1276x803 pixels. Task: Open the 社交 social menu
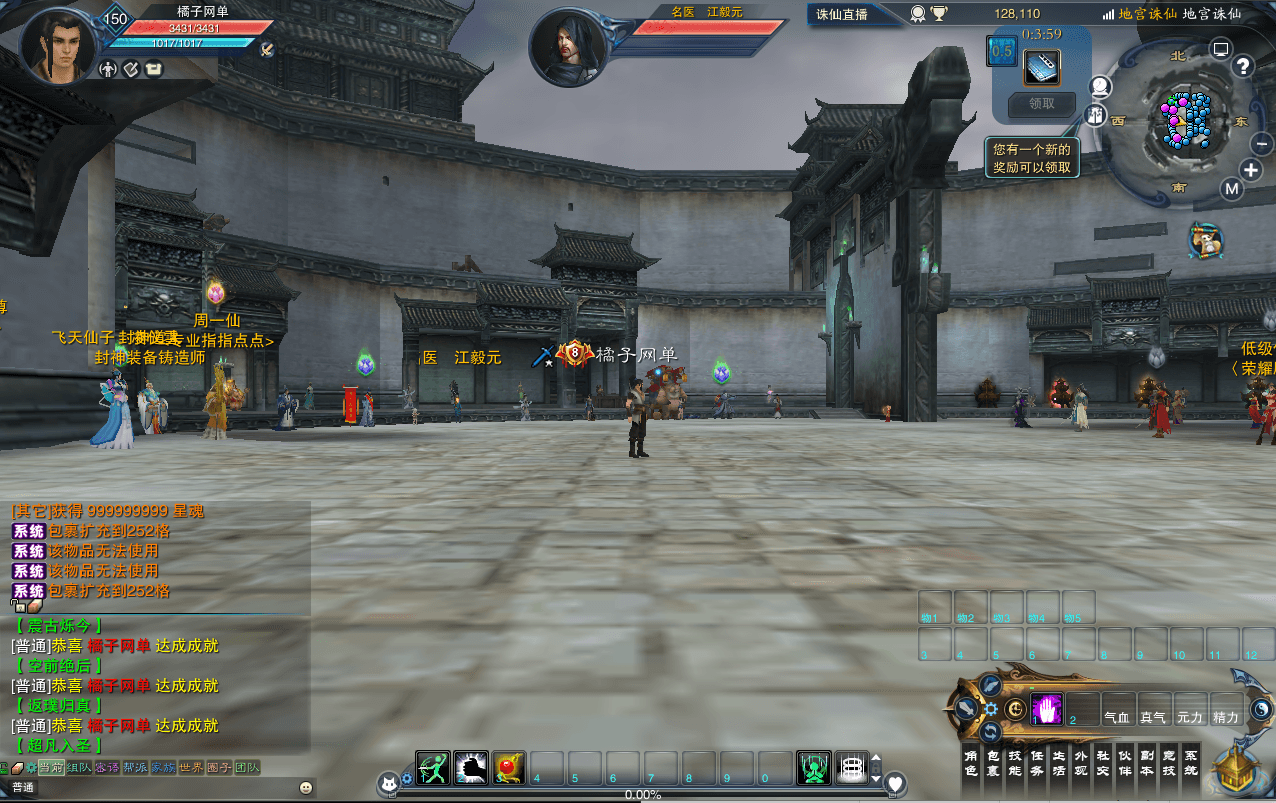point(1102,763)
